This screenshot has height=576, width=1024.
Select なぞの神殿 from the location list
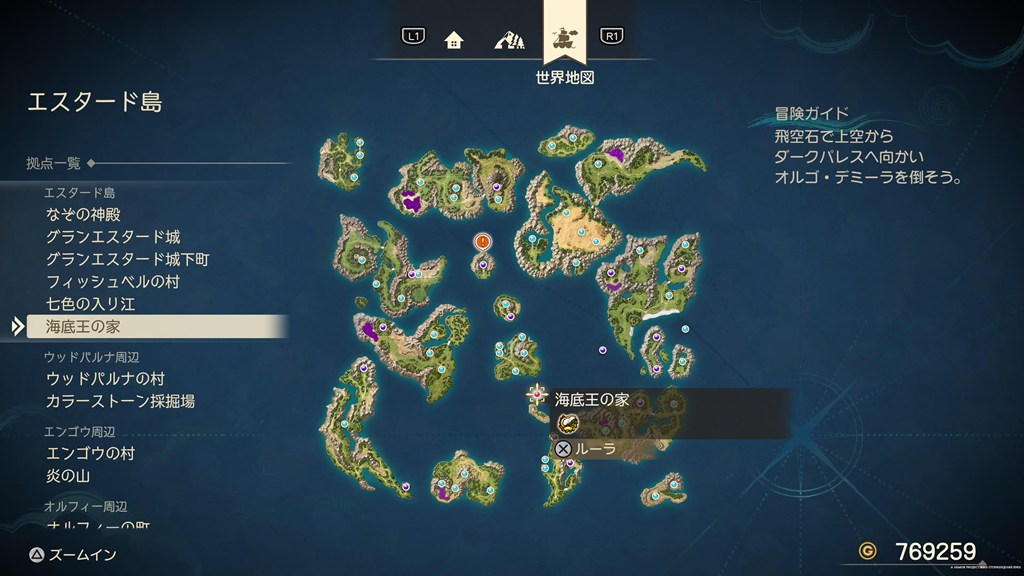83,214
